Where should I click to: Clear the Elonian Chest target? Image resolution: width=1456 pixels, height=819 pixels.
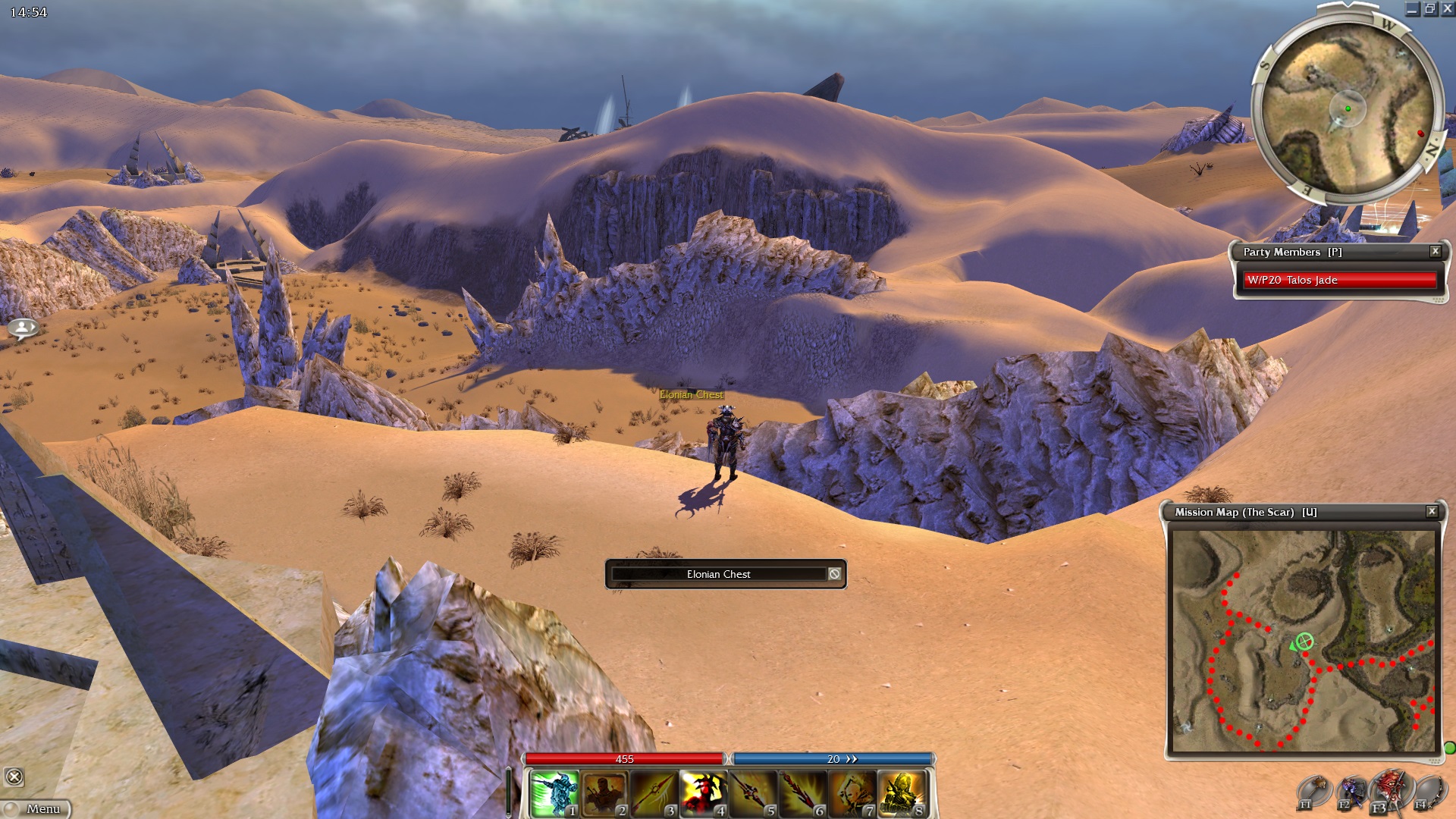coord(834,574)
